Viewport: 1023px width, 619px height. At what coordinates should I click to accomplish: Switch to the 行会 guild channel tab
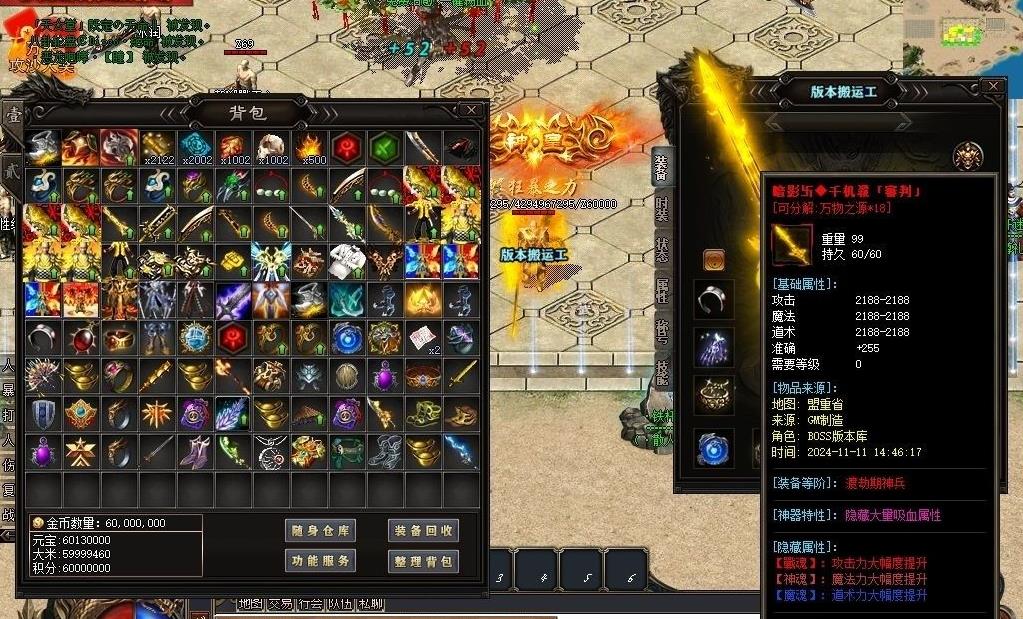310,604
